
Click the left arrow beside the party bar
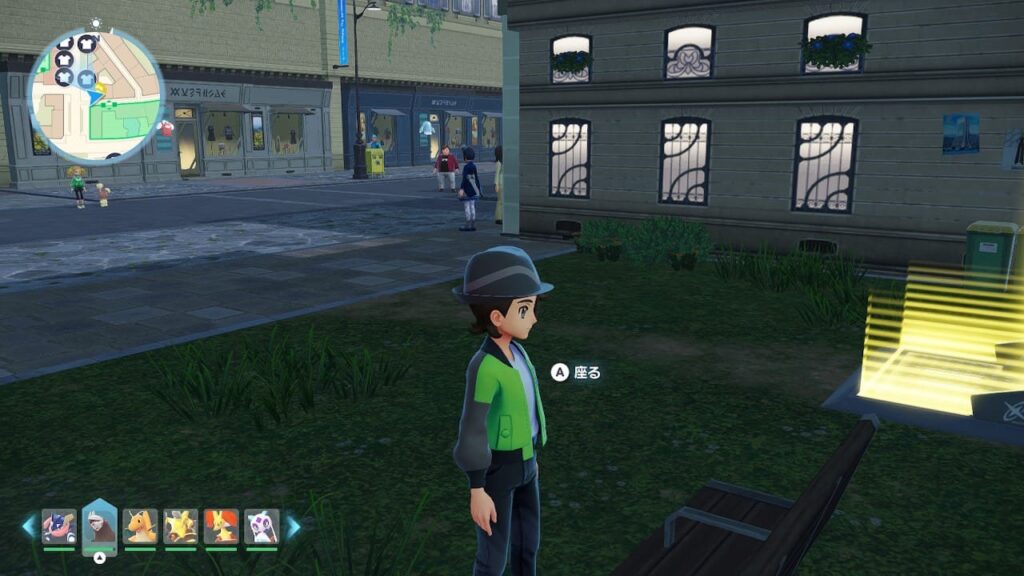tap(28, 526)
